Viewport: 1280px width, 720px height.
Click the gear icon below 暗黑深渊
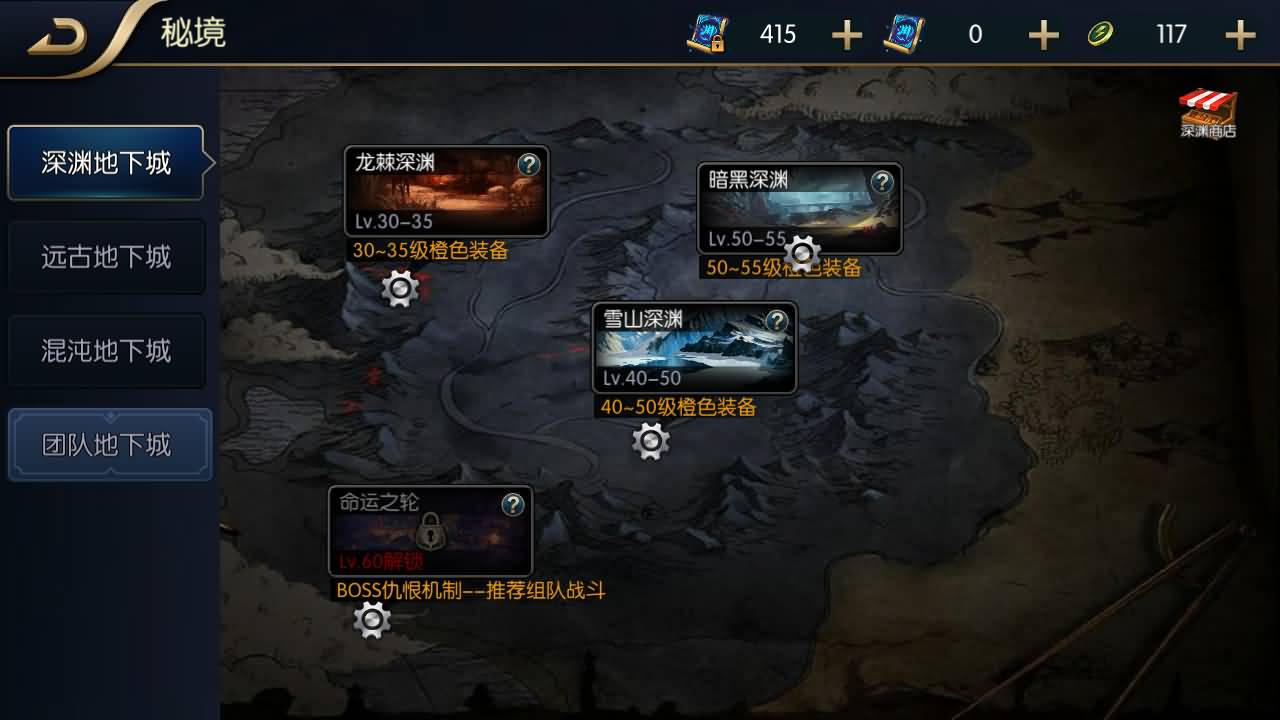coord(800,252)
